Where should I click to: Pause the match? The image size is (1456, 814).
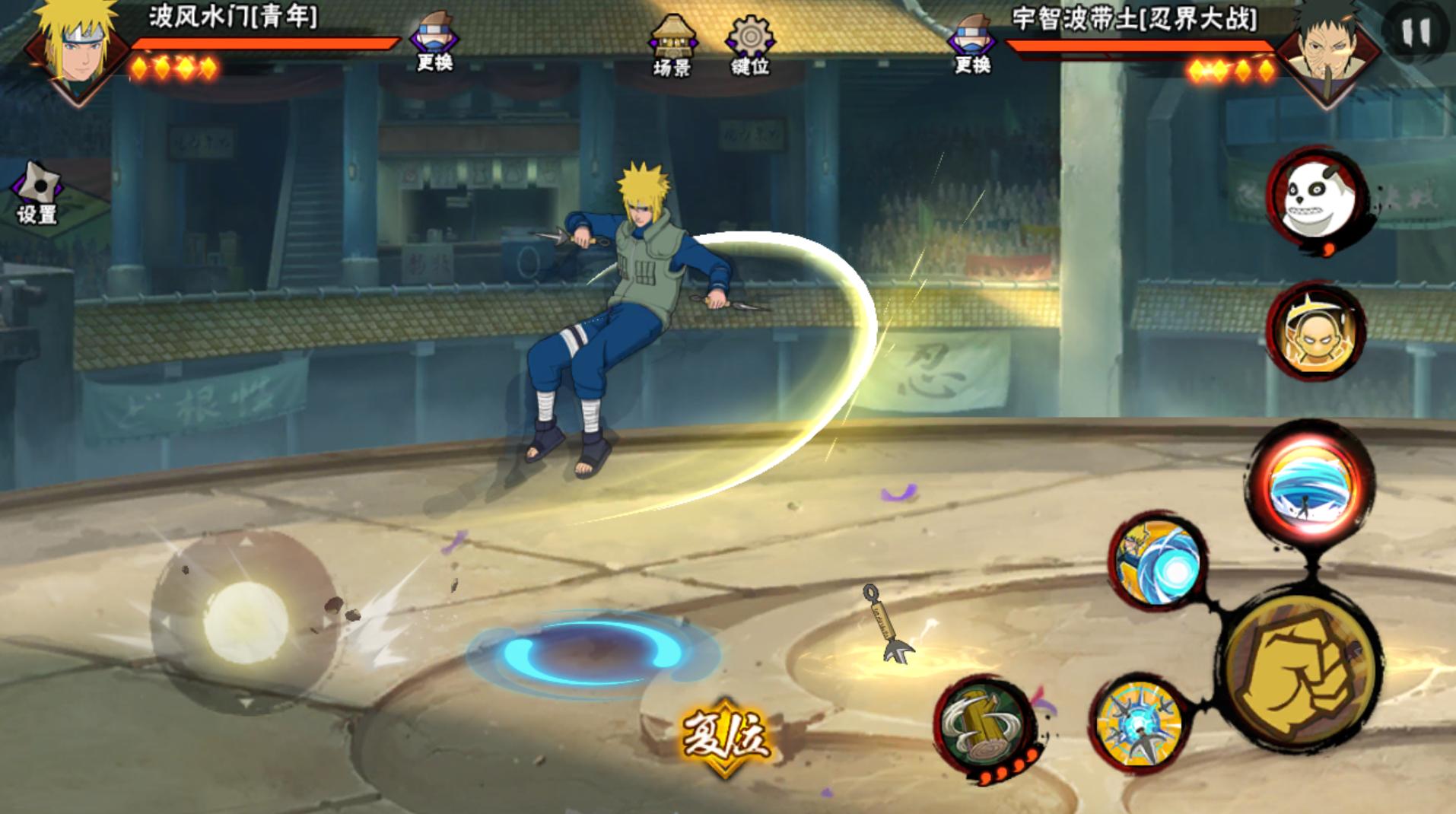pos(1415,31)
